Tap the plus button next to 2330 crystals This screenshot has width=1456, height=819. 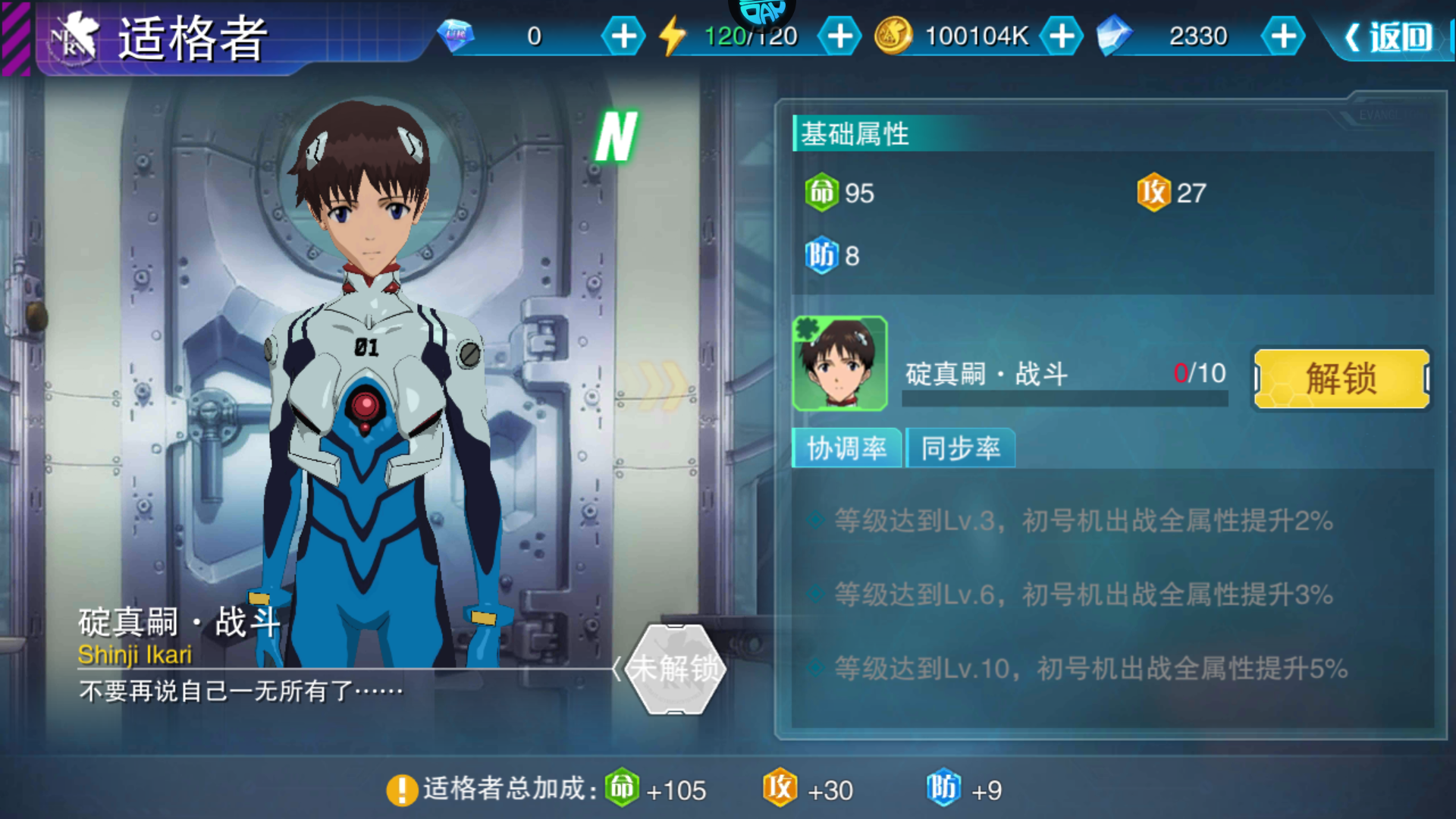pyautogui.click(x=1283, y=35)
